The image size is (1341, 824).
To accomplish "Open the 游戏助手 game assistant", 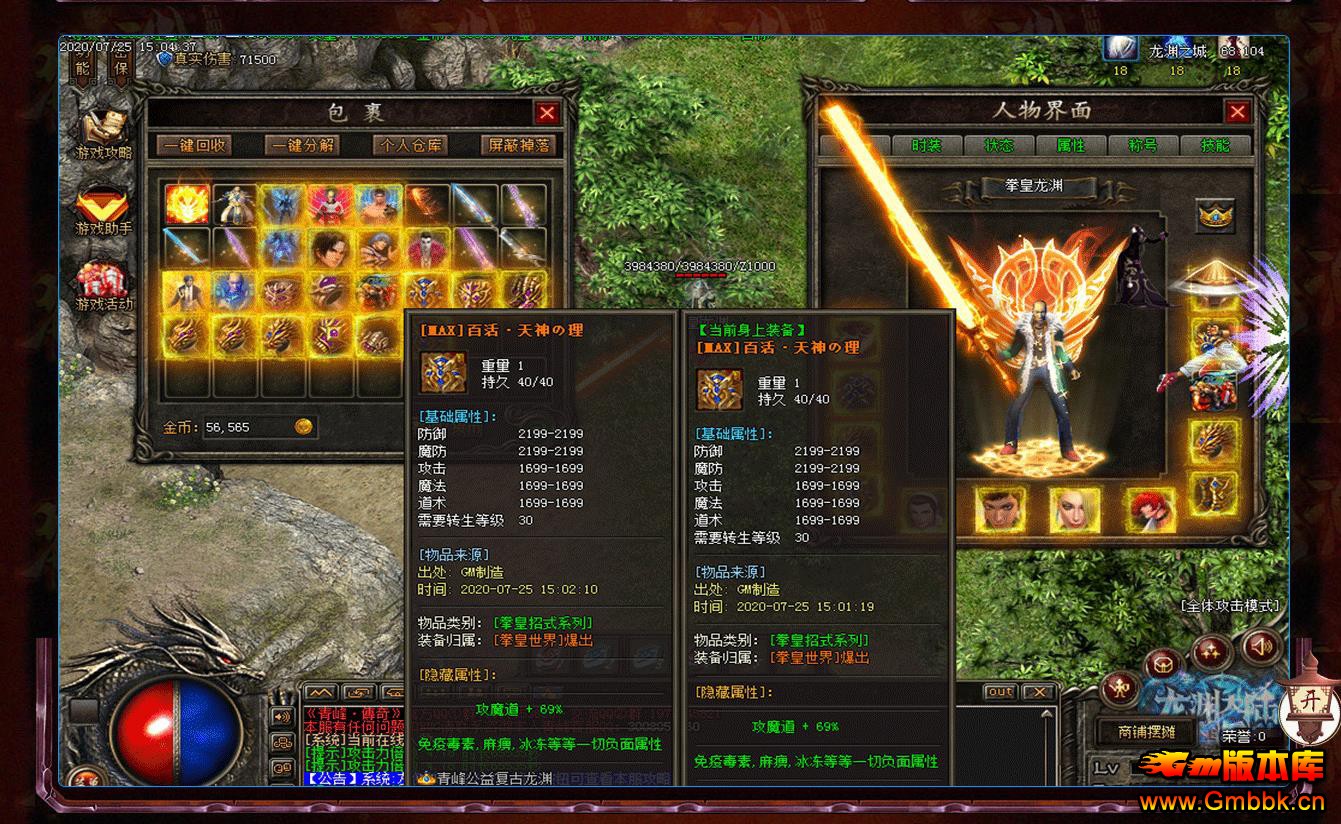I will [x=104, y=211].
